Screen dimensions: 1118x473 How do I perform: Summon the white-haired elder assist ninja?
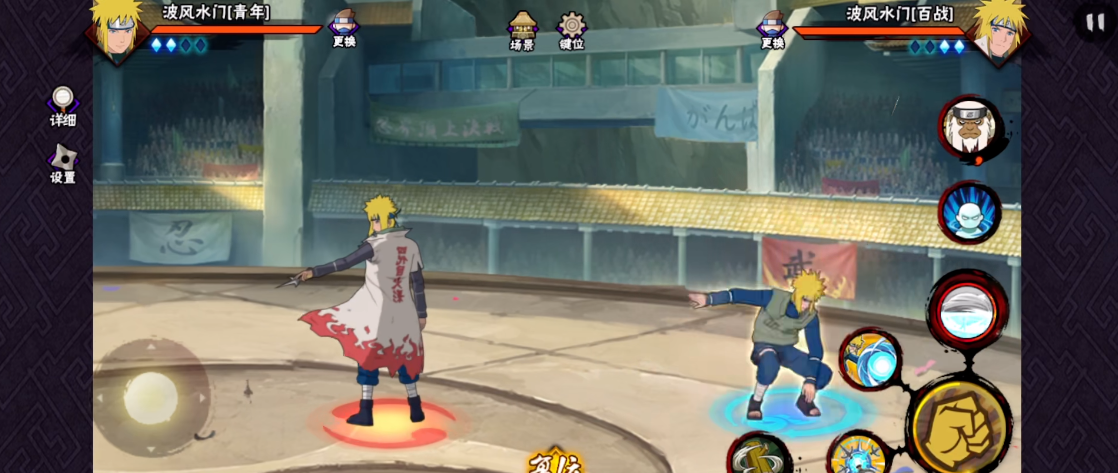[968, 130]
